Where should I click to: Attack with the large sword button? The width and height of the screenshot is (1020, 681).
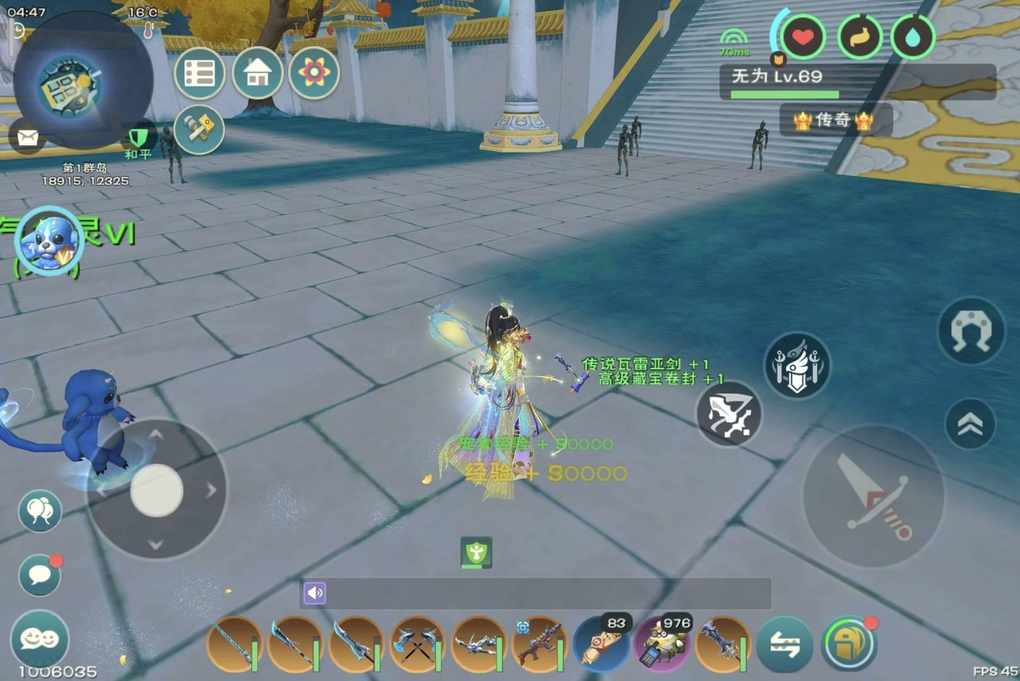873,496
